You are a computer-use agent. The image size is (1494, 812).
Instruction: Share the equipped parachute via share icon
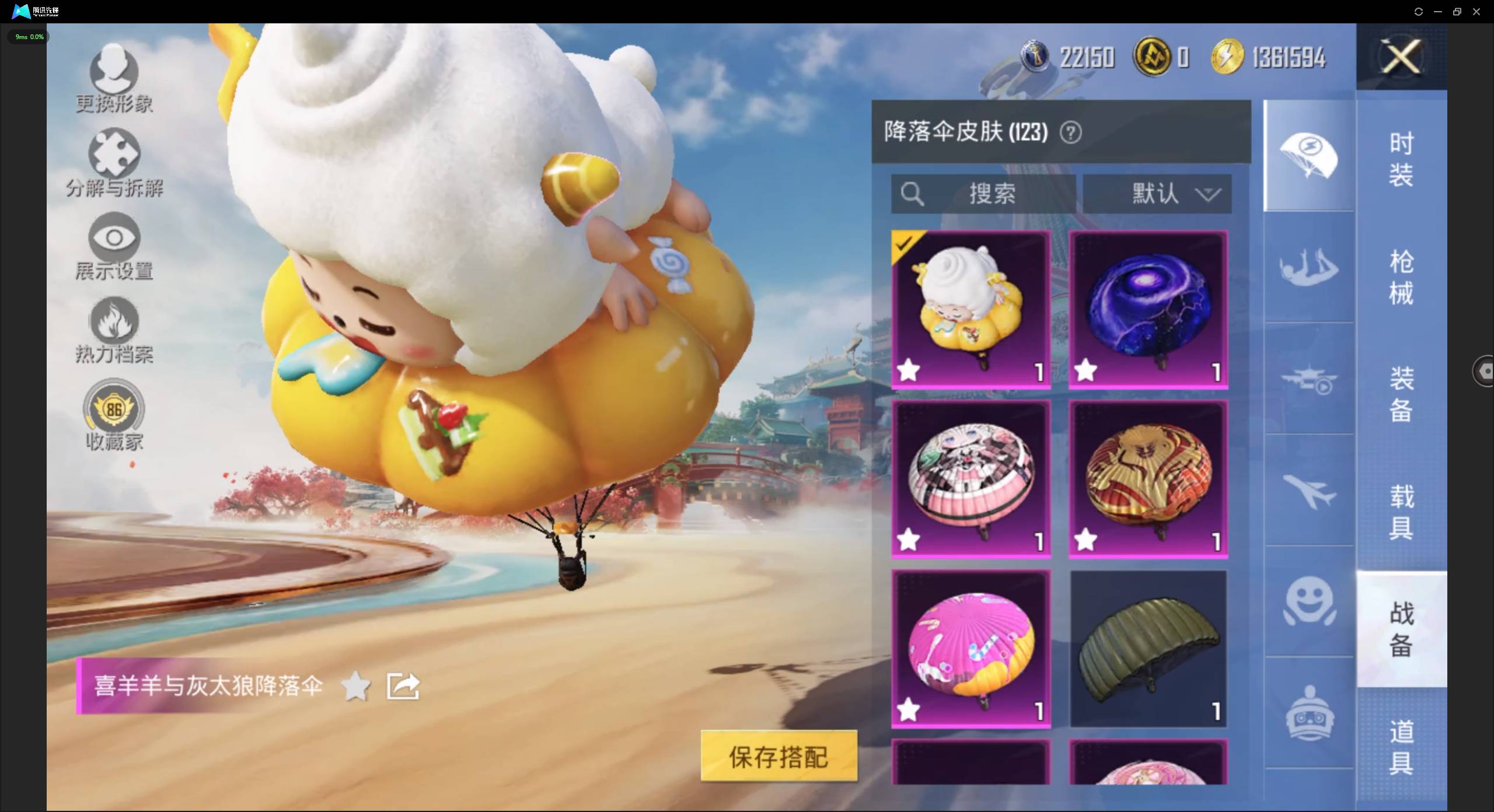tap(402, 686)
